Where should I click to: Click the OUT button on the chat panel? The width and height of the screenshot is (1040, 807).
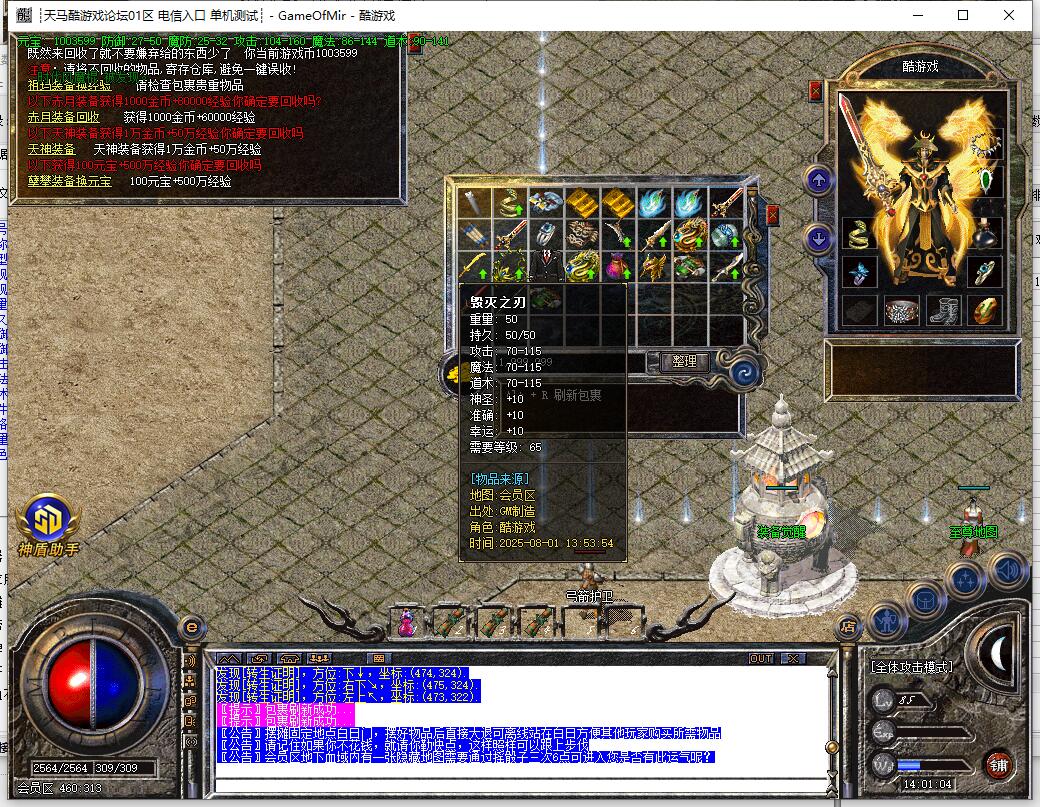tap(761, 658)
